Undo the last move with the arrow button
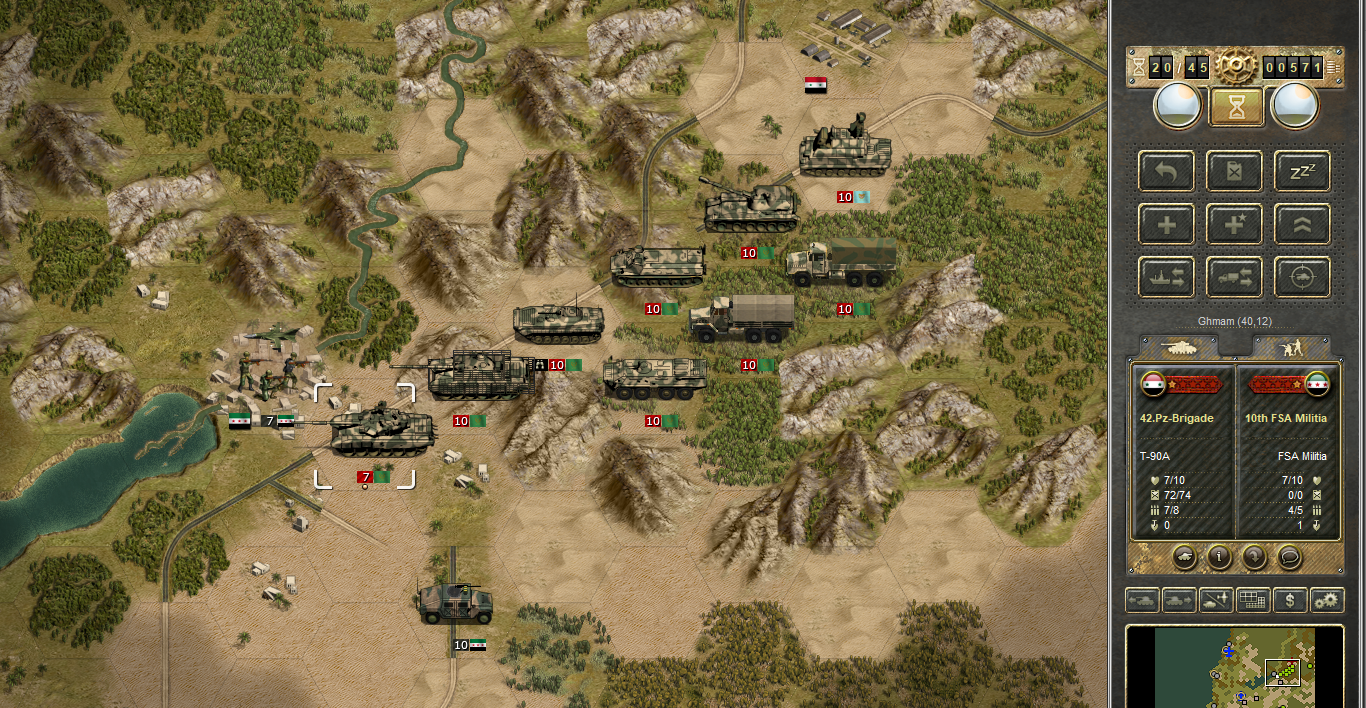The image size is (1366, 708). (1166, 171)
